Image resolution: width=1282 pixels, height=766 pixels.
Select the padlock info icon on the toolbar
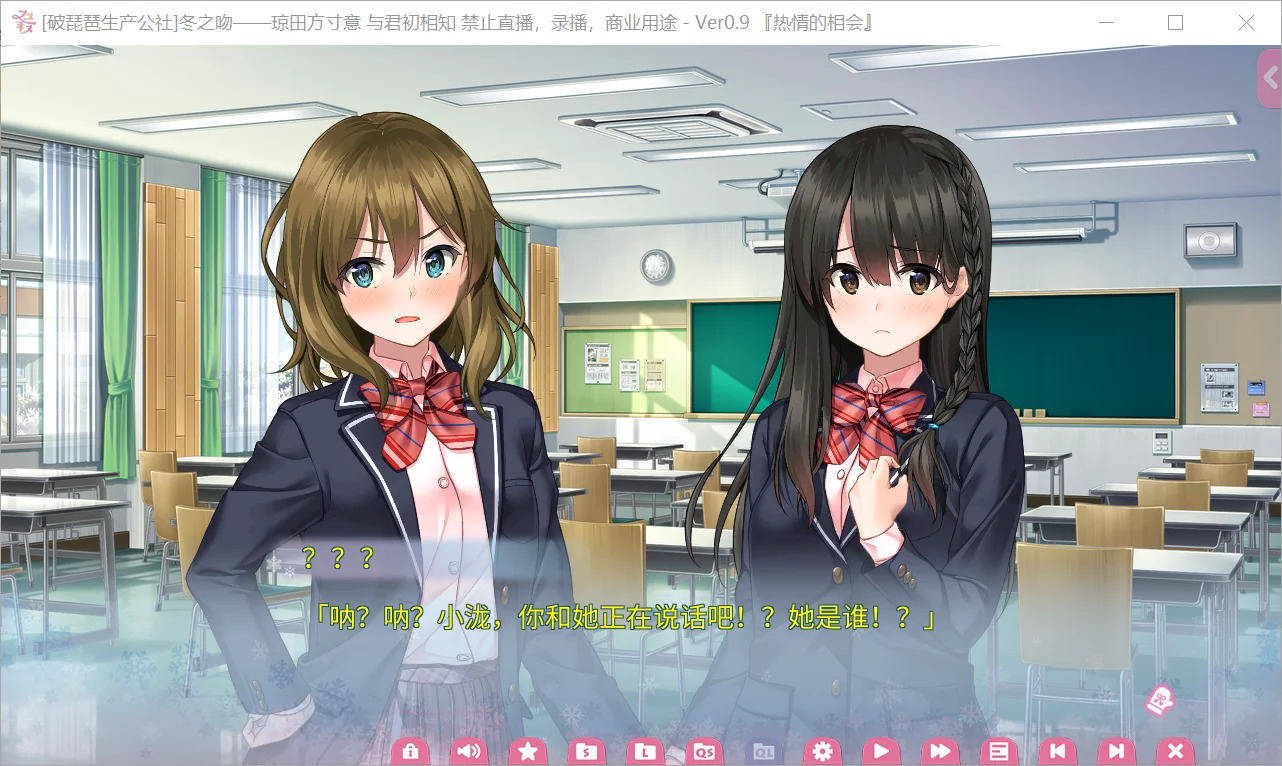(x=410, y=750)
